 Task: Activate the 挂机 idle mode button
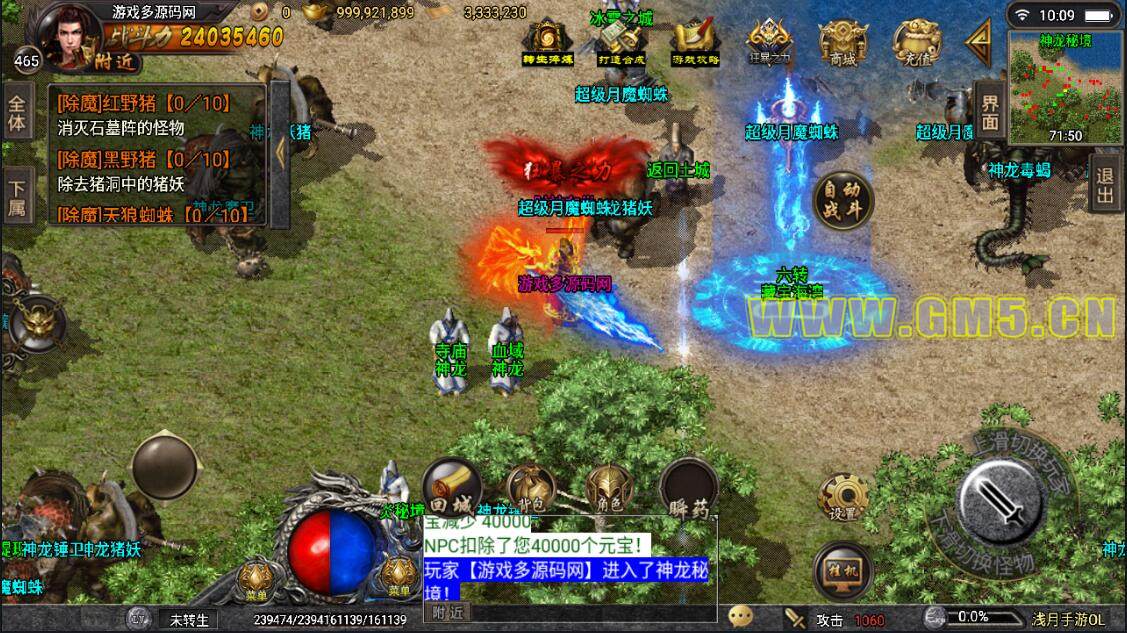(x=842, y=569)
